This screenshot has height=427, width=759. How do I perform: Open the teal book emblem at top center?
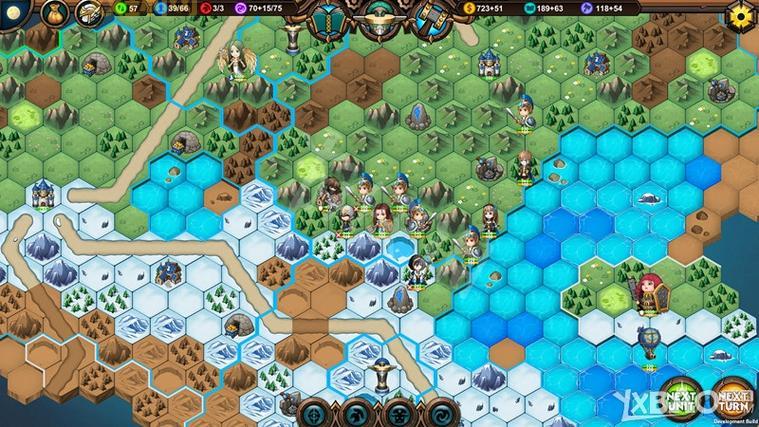[326, 18]
